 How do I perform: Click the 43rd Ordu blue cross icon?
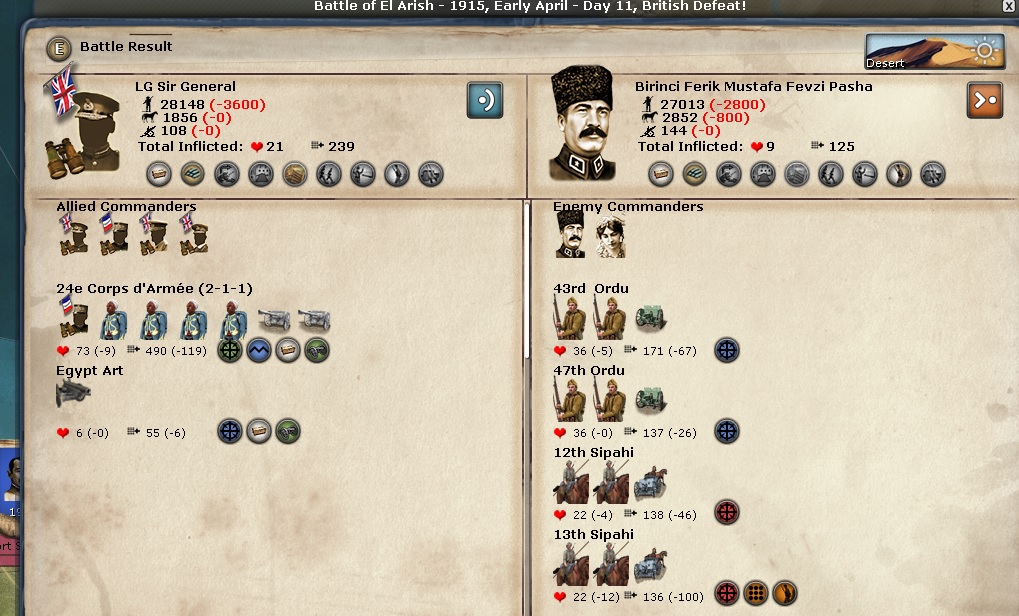727,350
